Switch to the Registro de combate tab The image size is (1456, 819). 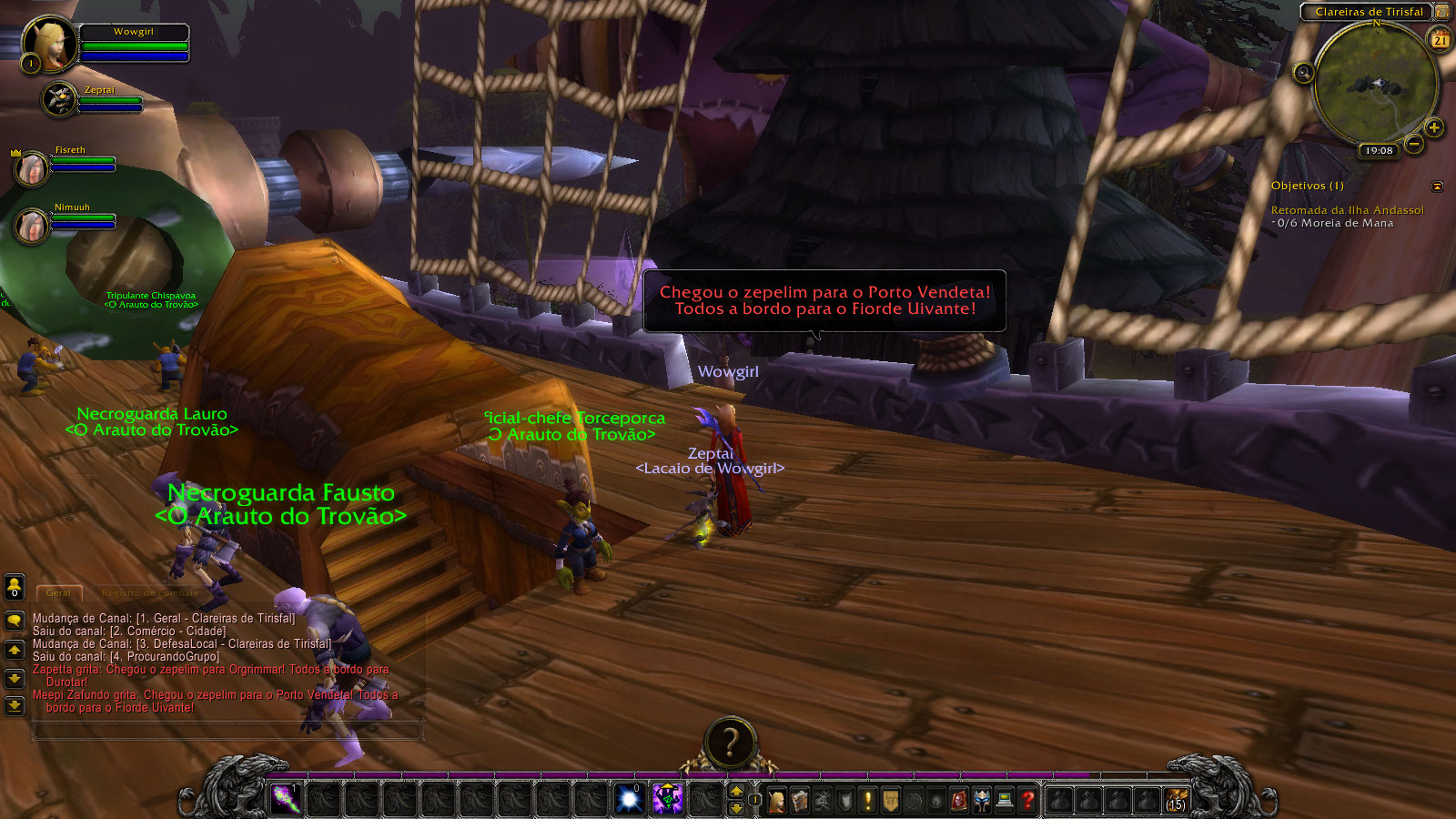pyautogui.click(x=150, y=593)
